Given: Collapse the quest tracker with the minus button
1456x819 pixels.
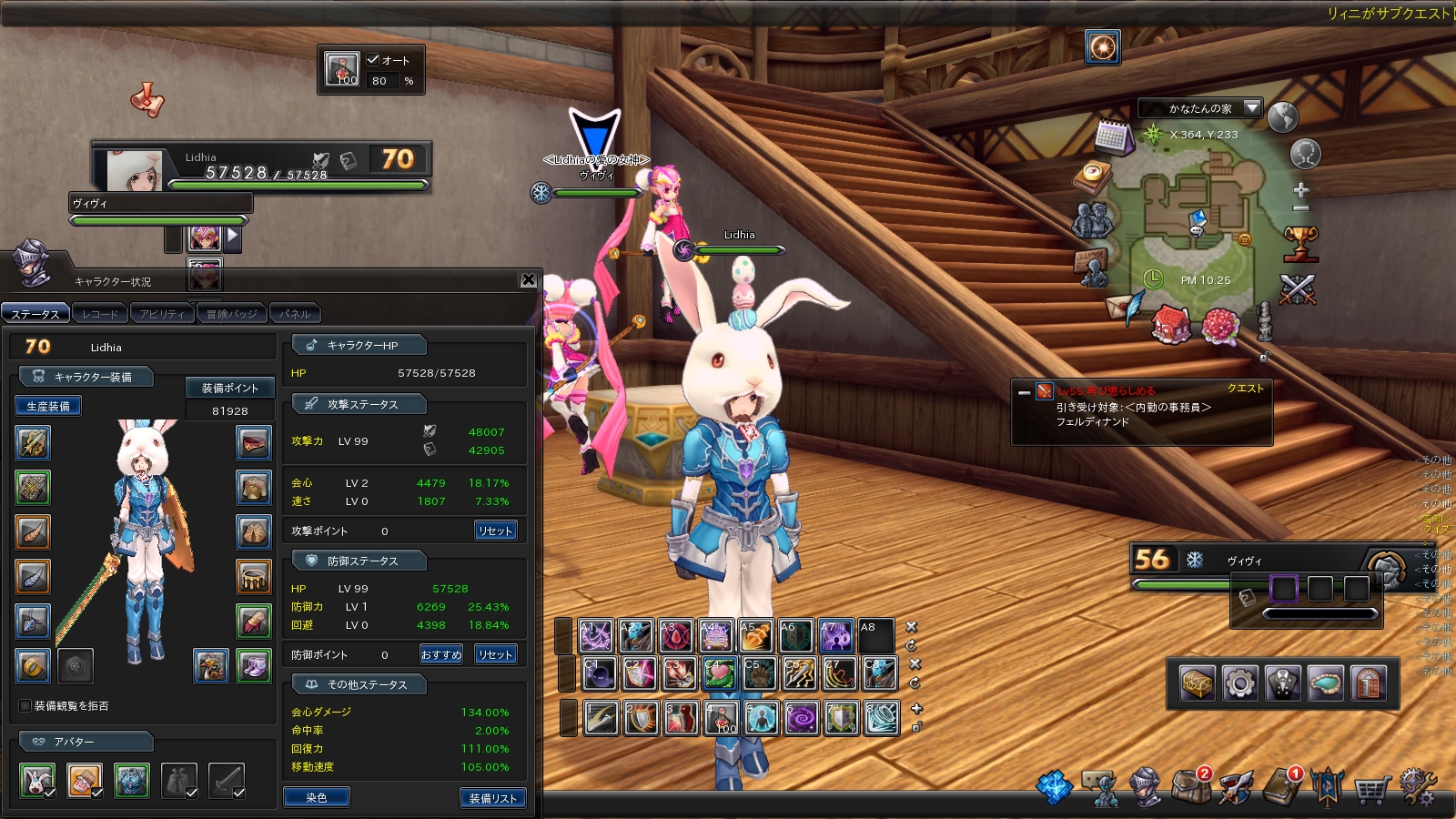Looking at the screenshot, I should click(x=1024, y=392).
